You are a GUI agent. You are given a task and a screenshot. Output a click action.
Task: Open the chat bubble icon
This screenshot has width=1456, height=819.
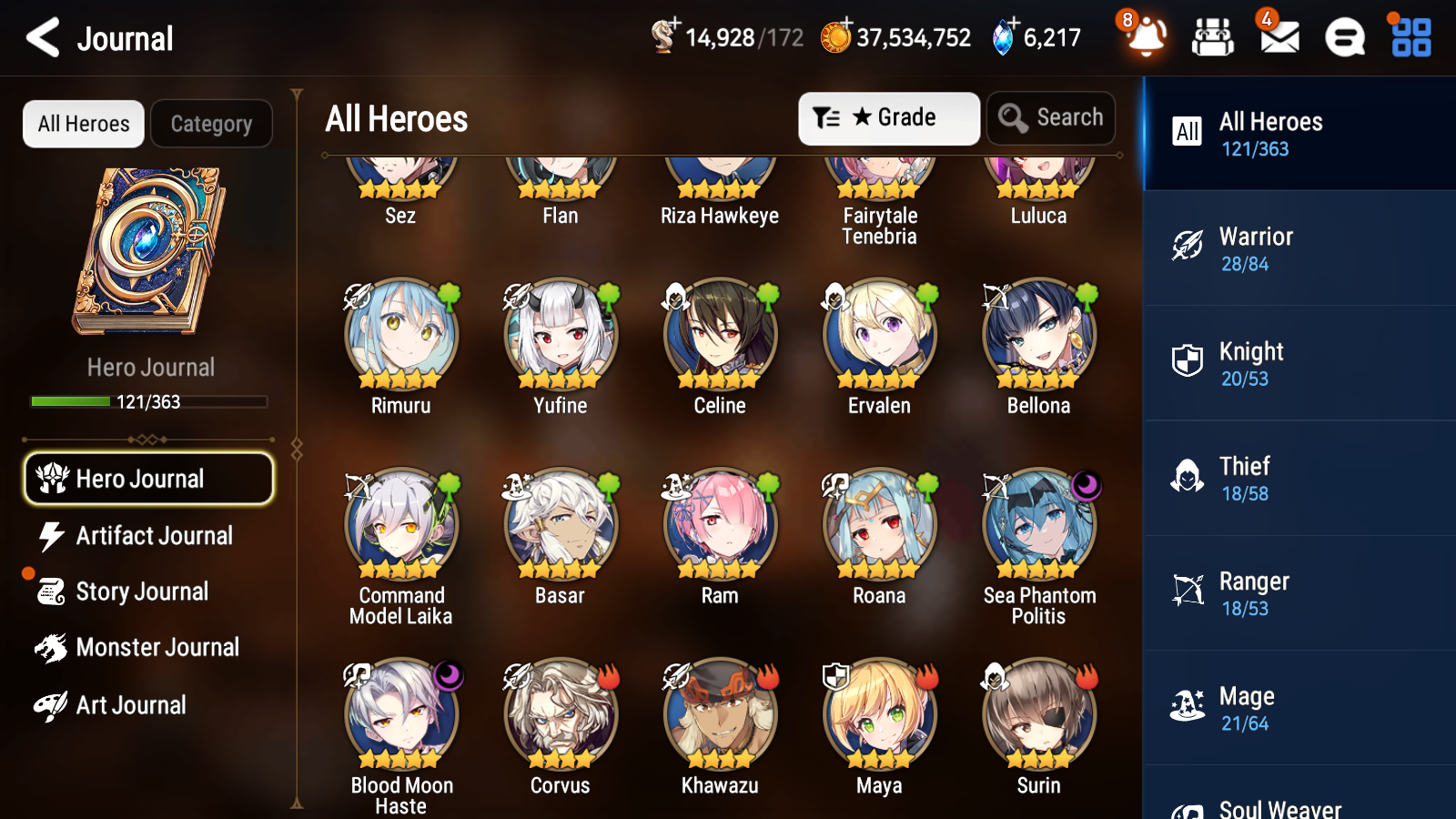click(x=1344, y=38)
